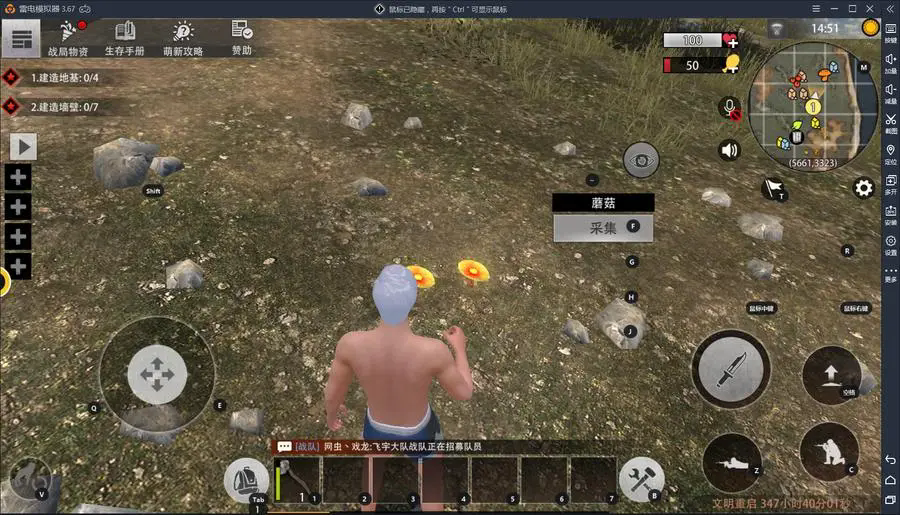The height and width of the screenshot is (515, 900).
Task: Open the 生存手册 survival handbook
Action: pos(125,38)
